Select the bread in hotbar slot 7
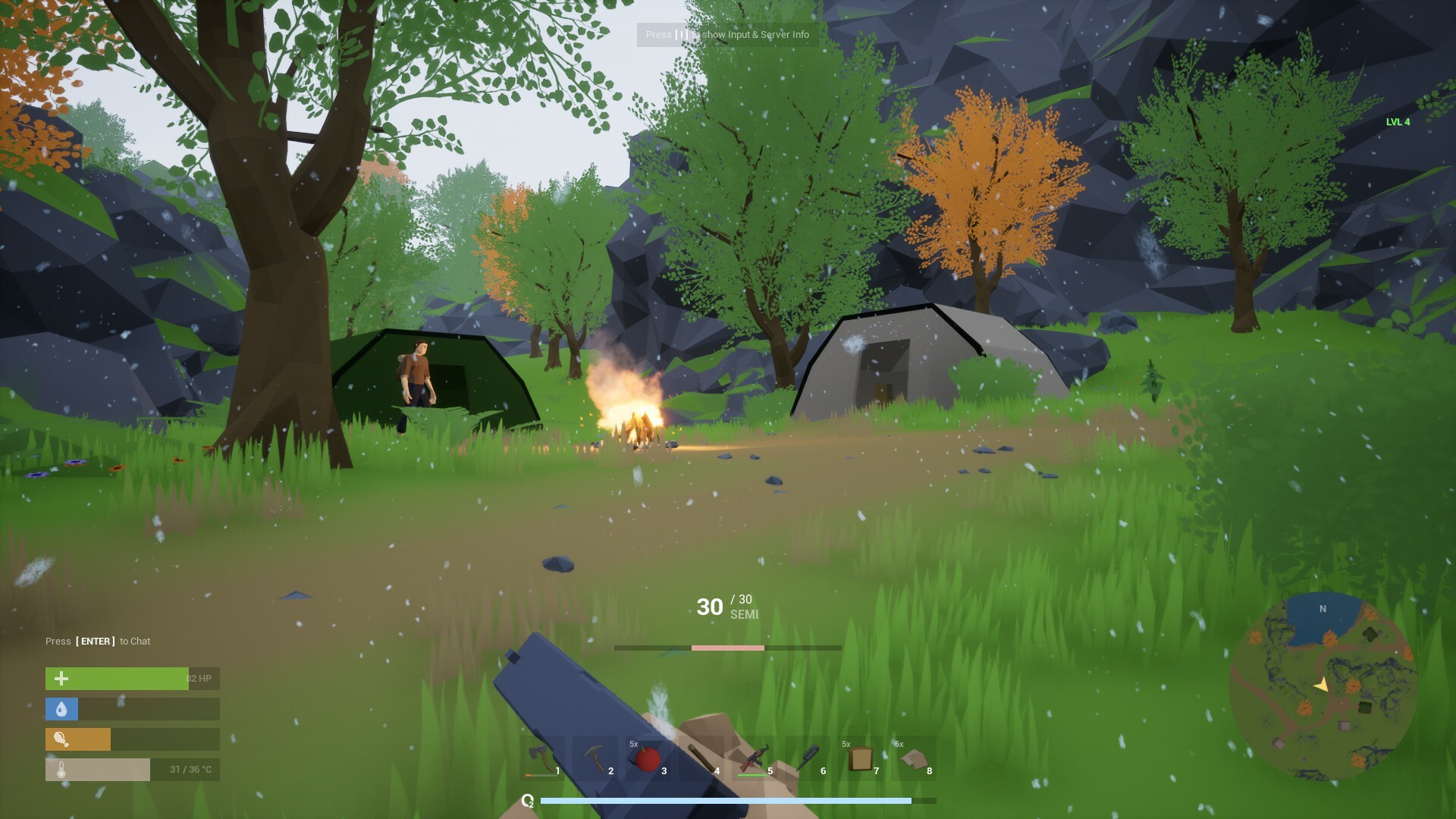Screen dimensions: 1456x819 [x=861, y=757]
